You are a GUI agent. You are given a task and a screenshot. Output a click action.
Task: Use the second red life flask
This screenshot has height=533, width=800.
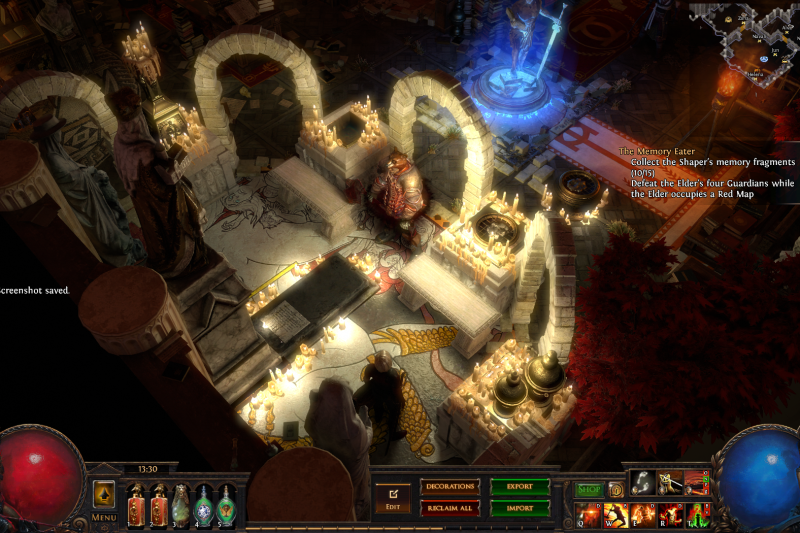click(x=158, y=505)
